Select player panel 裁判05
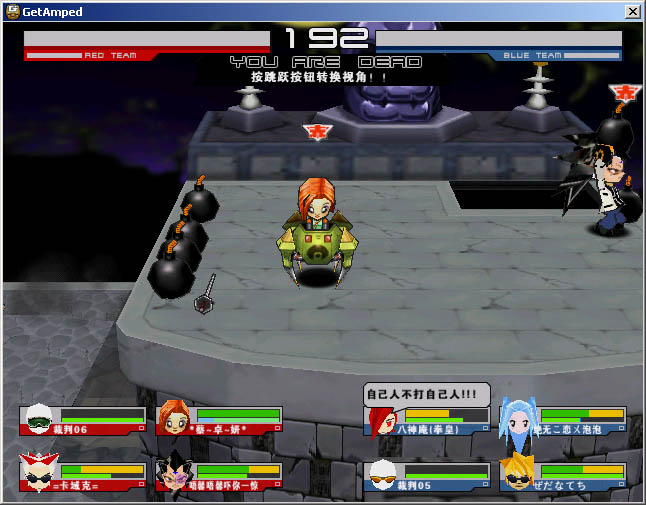 tap(427, 476)
